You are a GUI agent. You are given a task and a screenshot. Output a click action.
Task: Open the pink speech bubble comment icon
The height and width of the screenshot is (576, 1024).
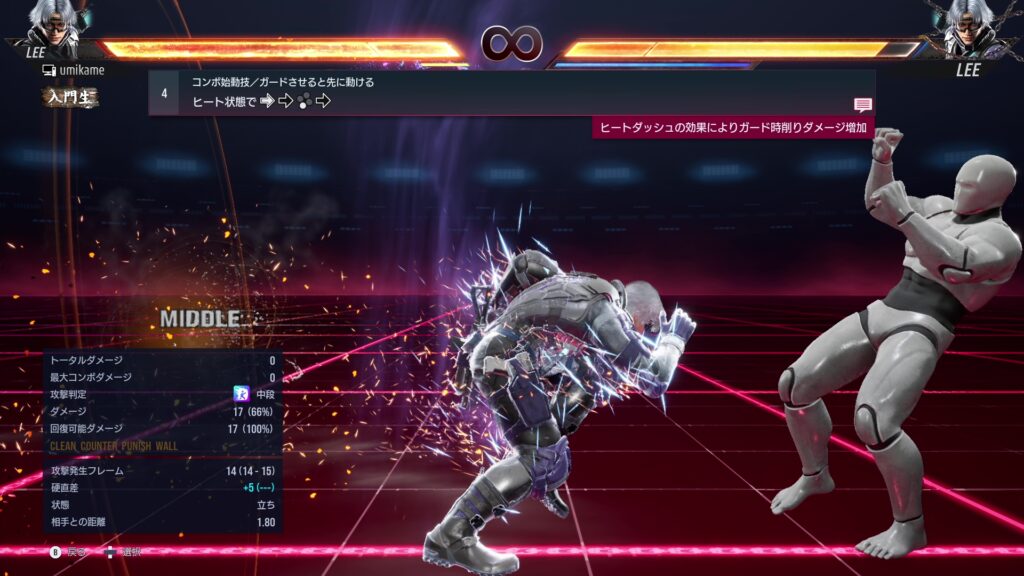(x=862, y=105)
